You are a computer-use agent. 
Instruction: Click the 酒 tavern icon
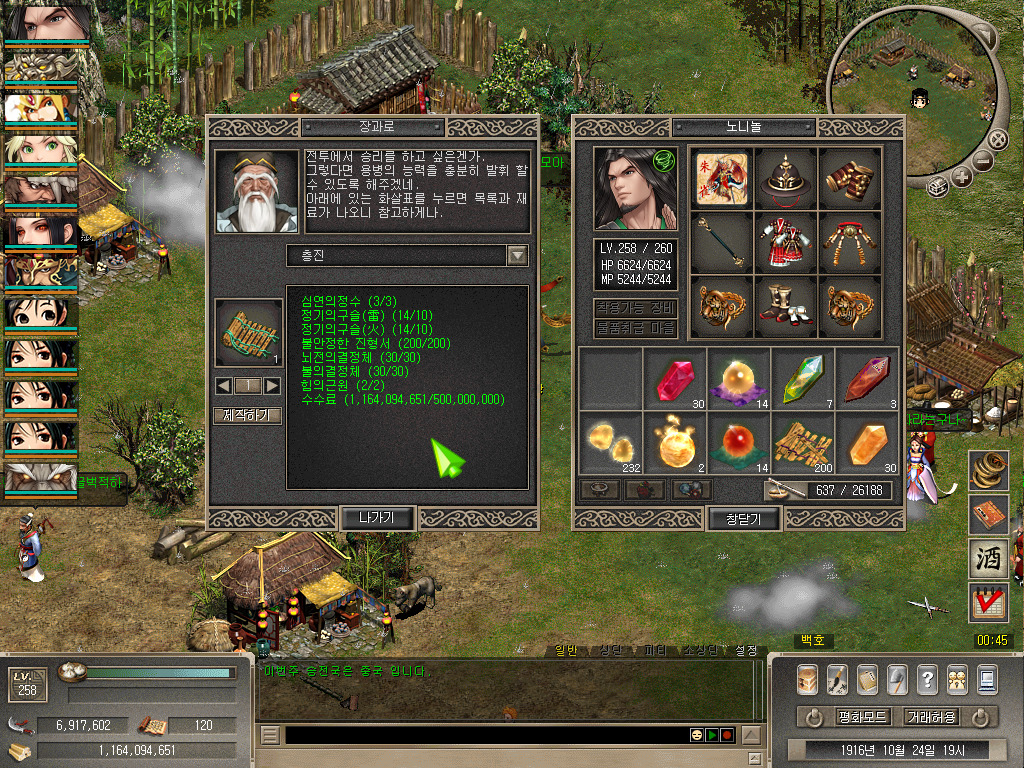click(x=989, y=559)
